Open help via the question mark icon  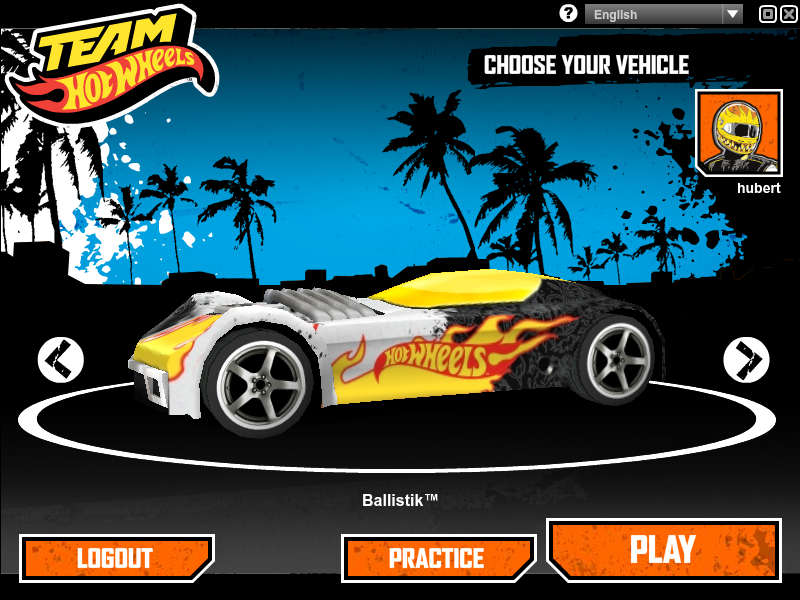click(569, 14)
